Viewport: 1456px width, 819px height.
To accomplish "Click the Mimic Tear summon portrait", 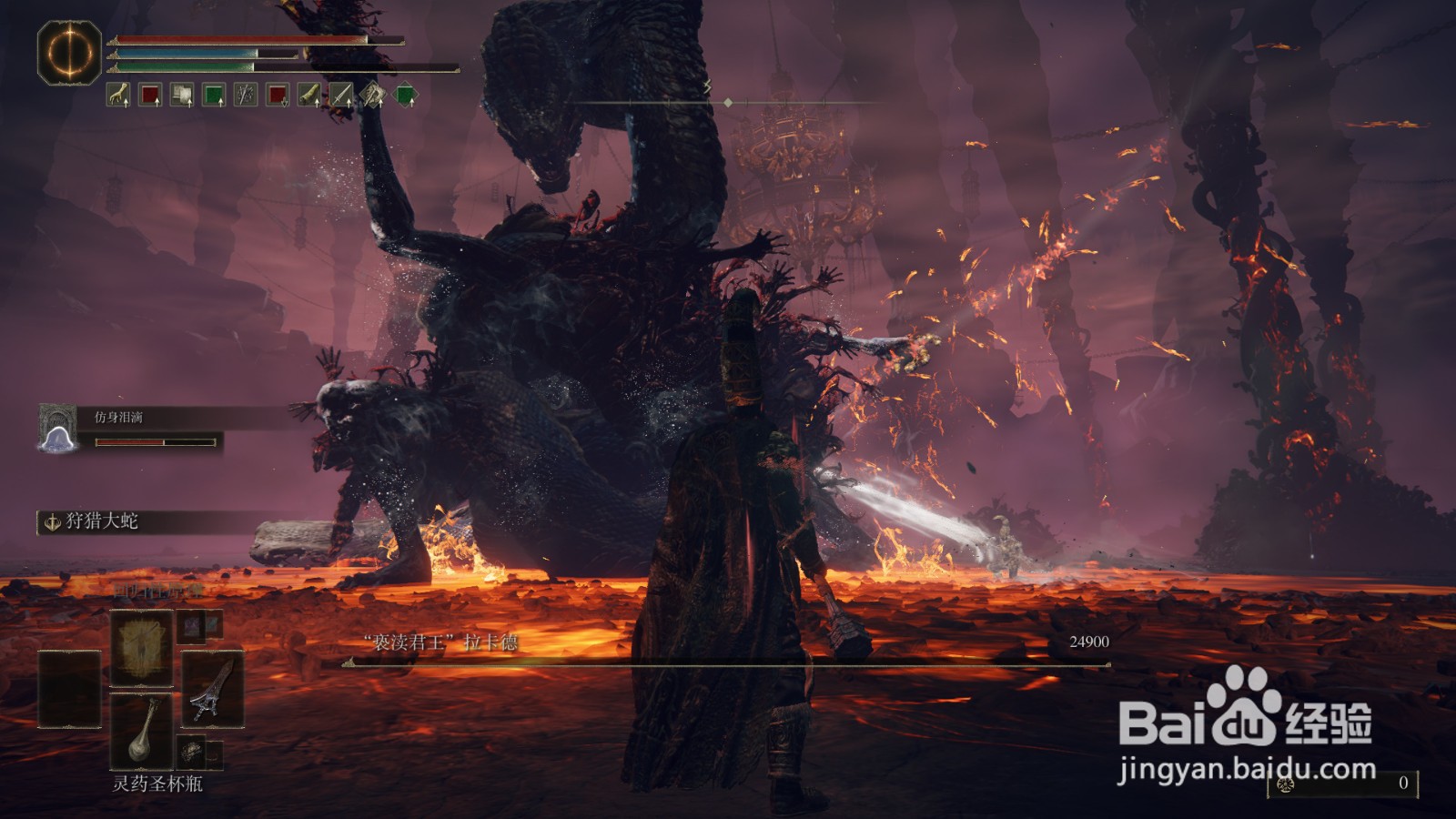I will (57, 428).
